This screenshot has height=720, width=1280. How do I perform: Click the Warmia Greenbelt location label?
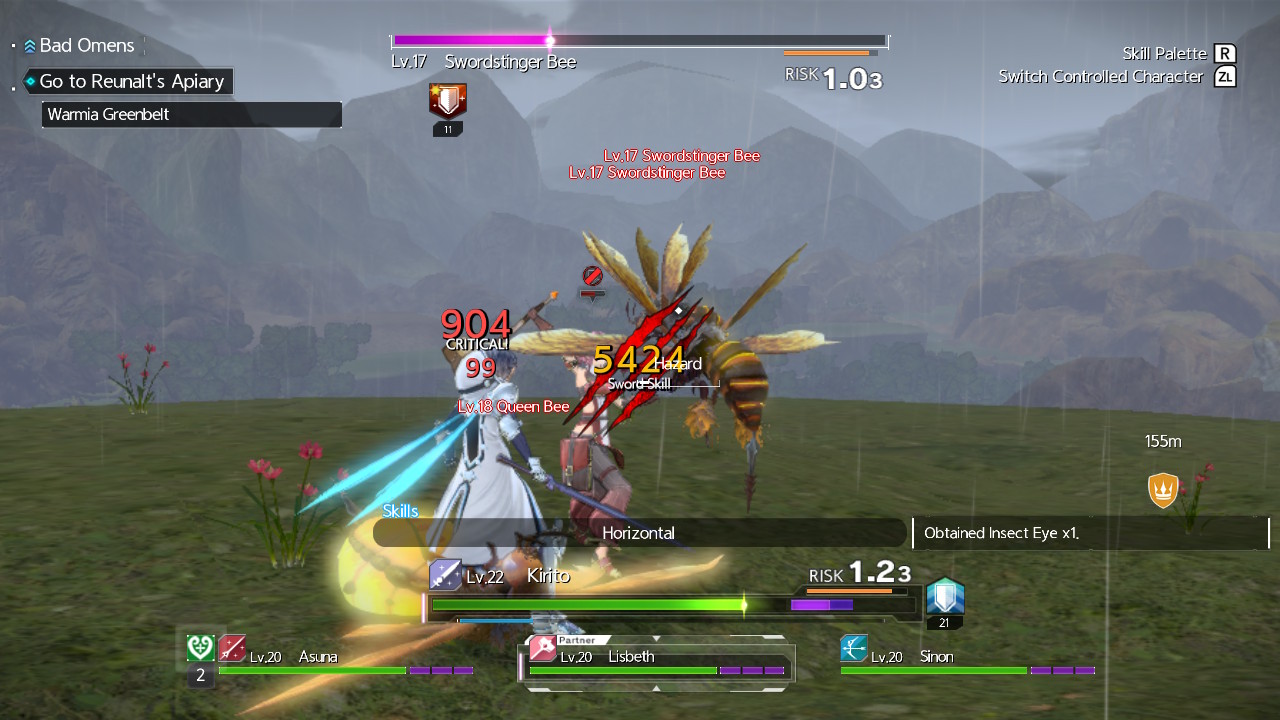tap(191, 114)
